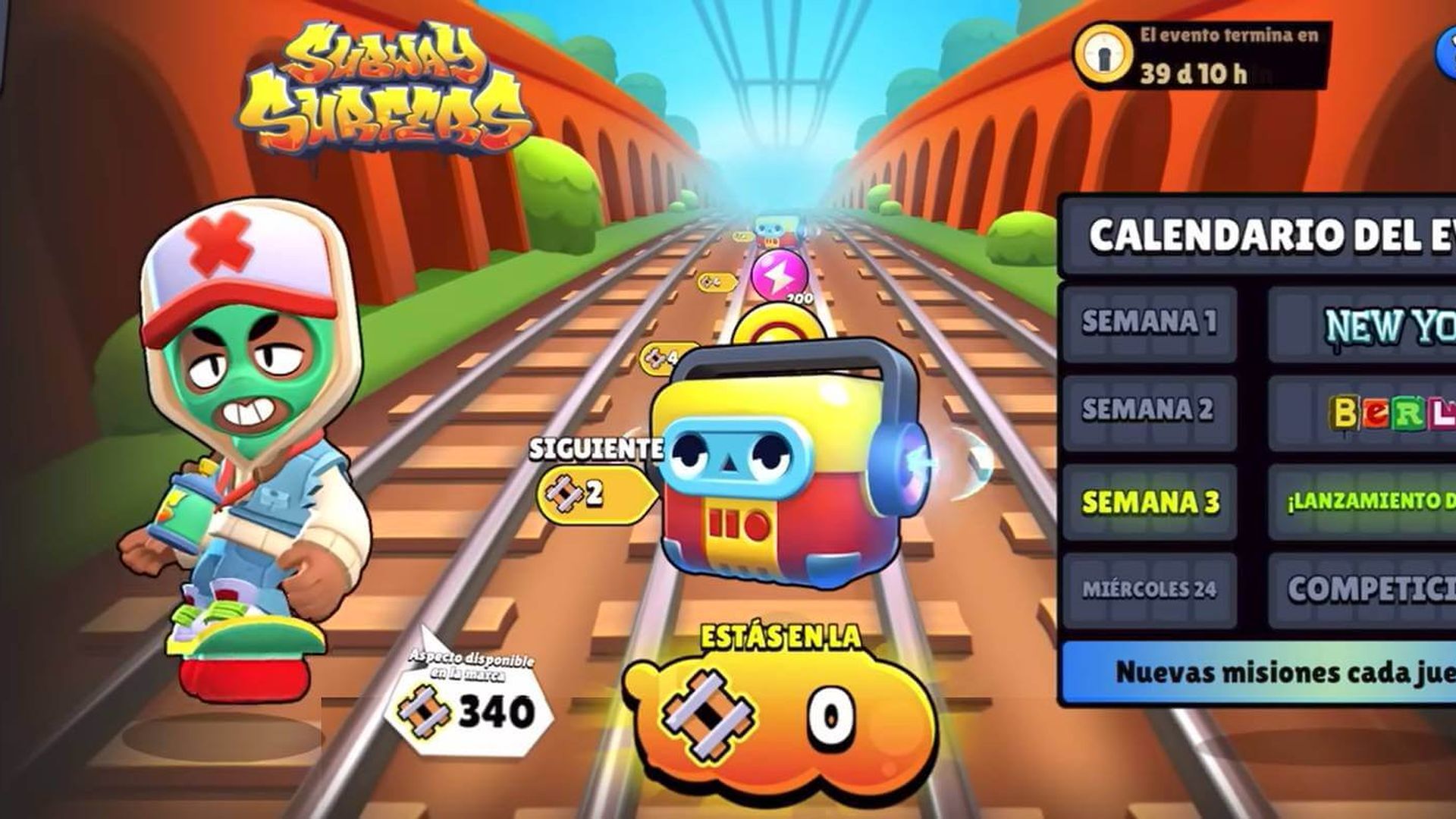Select the highlighted SEMANA 3 row

tap(1153, 502)
